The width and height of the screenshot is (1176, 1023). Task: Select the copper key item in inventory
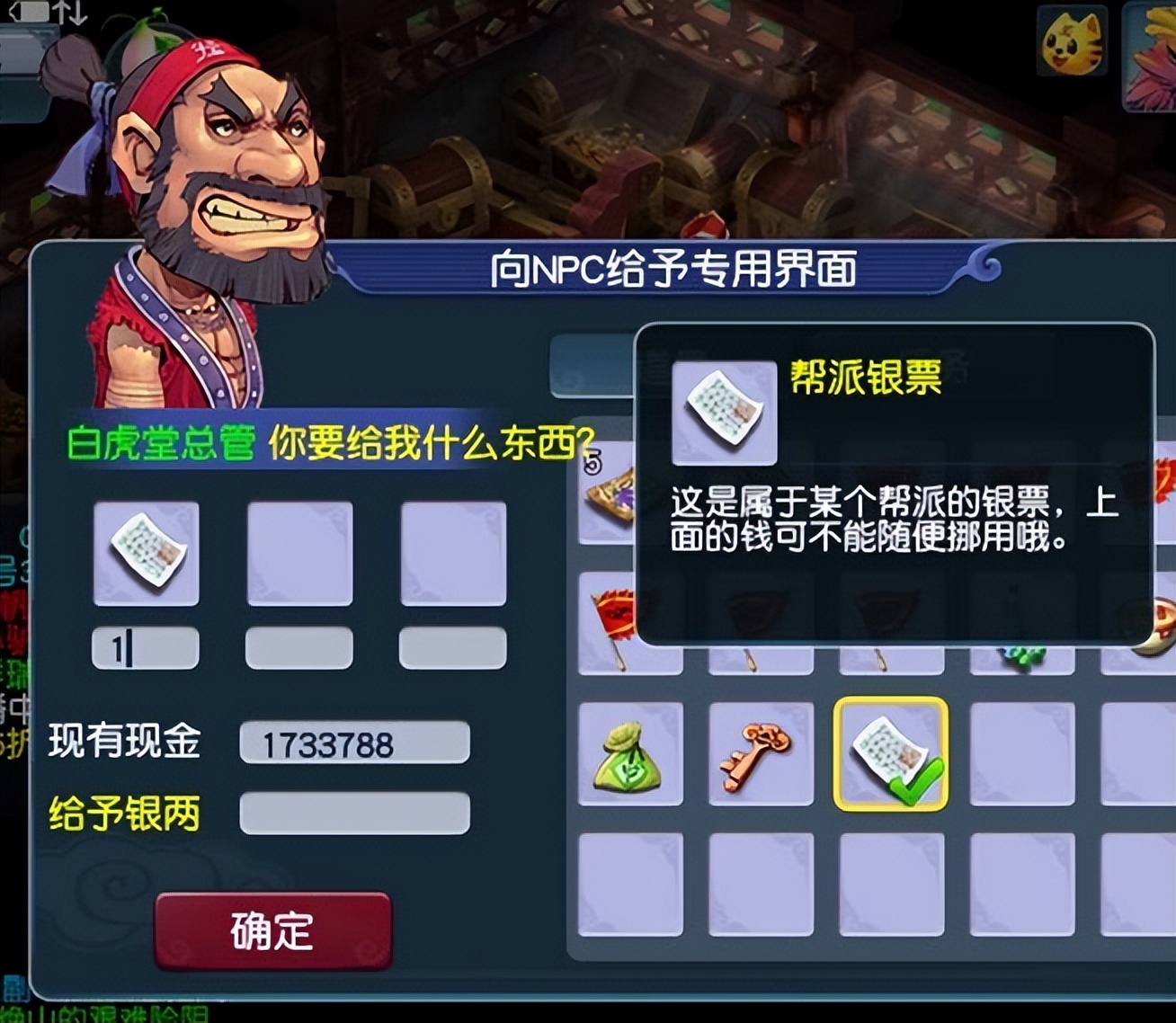click(x=758, y=755)
